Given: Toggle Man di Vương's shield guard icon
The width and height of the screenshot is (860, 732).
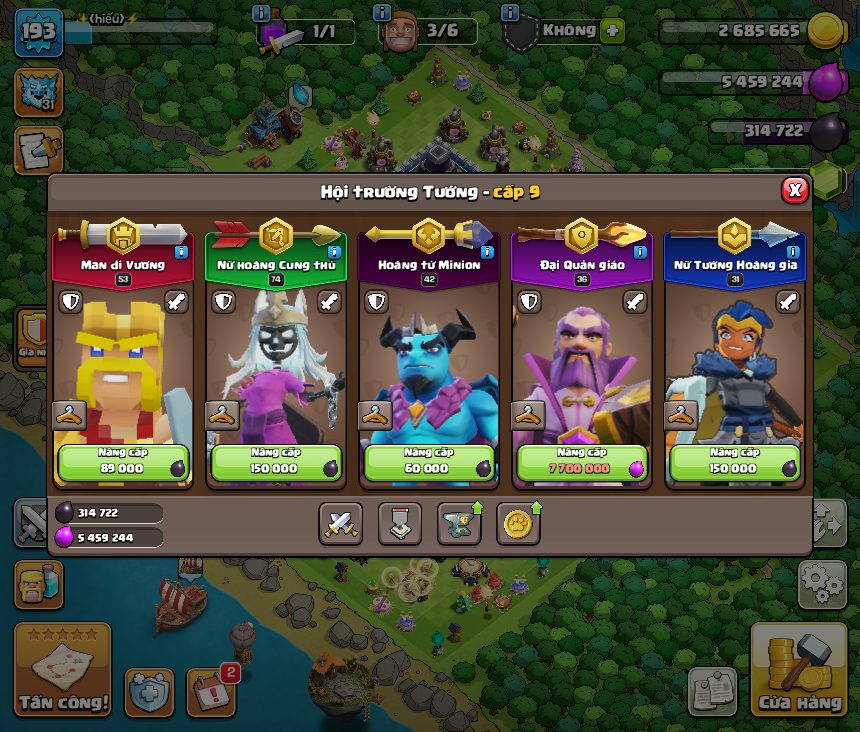Looking at the screenshot, I should (x=70, y=302).
